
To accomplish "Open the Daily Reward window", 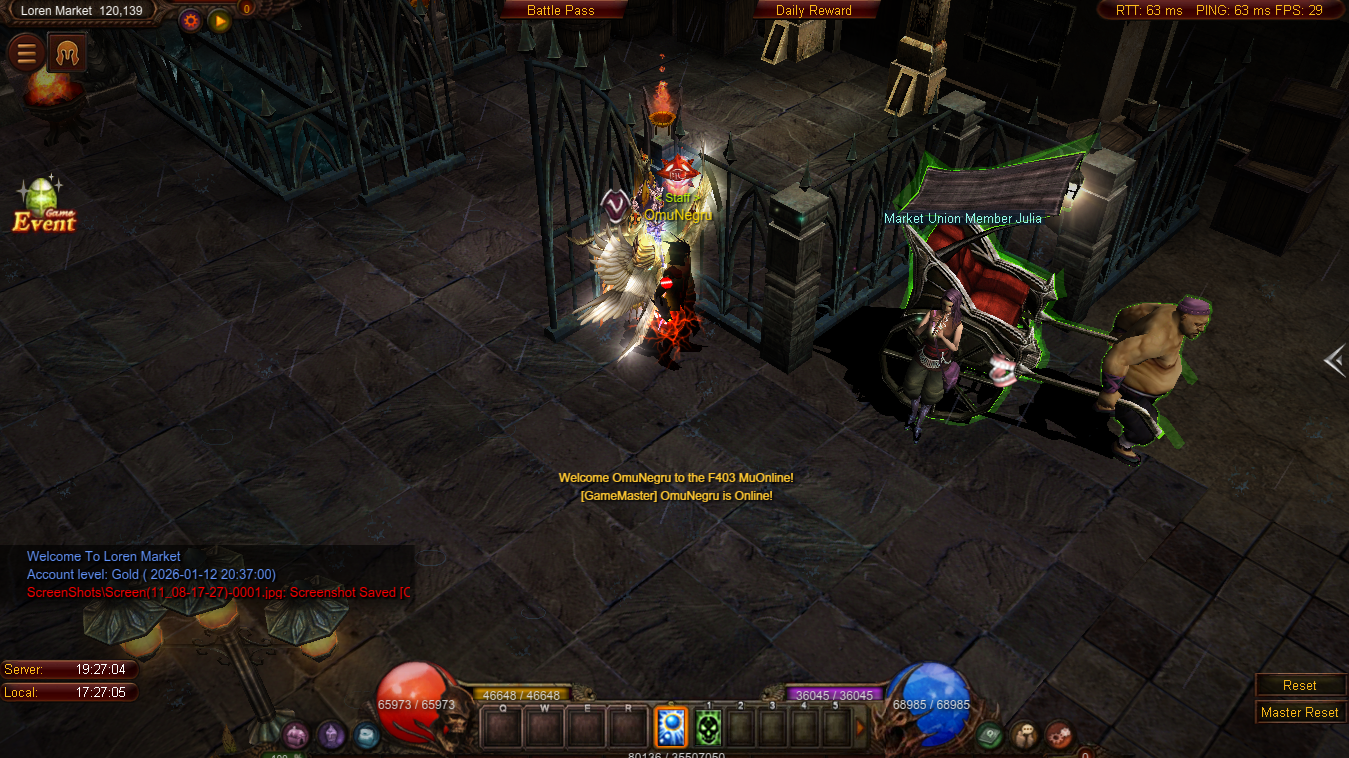I will tap(814, 10).
